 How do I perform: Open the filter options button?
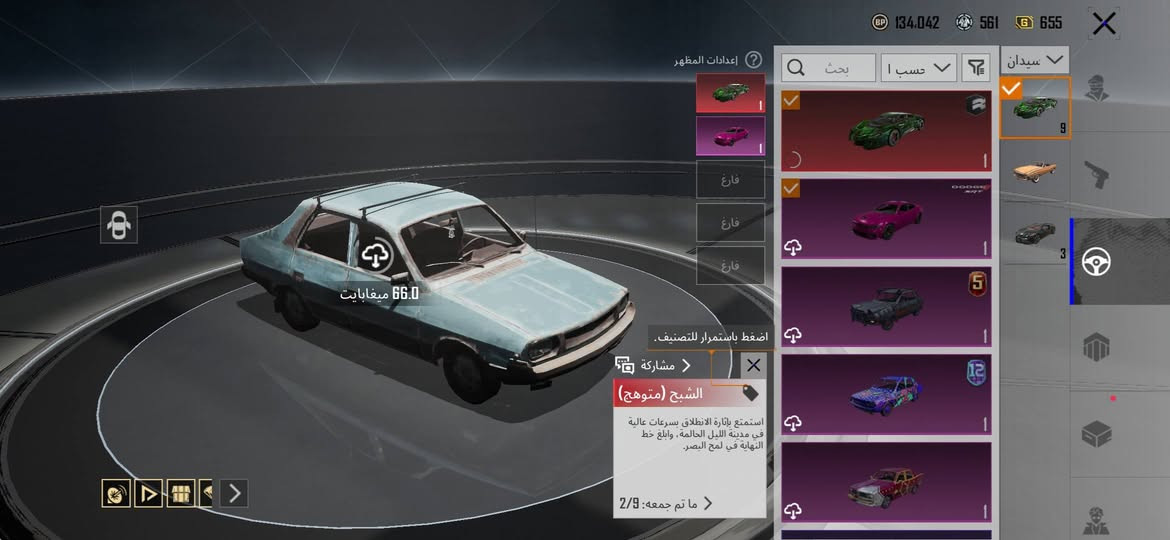point(975,68)
